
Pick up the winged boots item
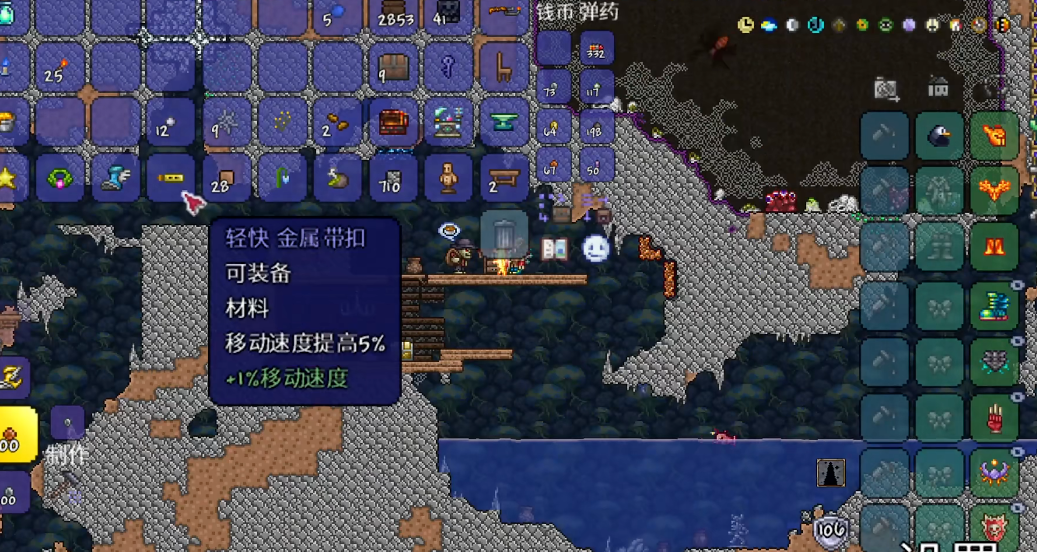coord(115,178)
